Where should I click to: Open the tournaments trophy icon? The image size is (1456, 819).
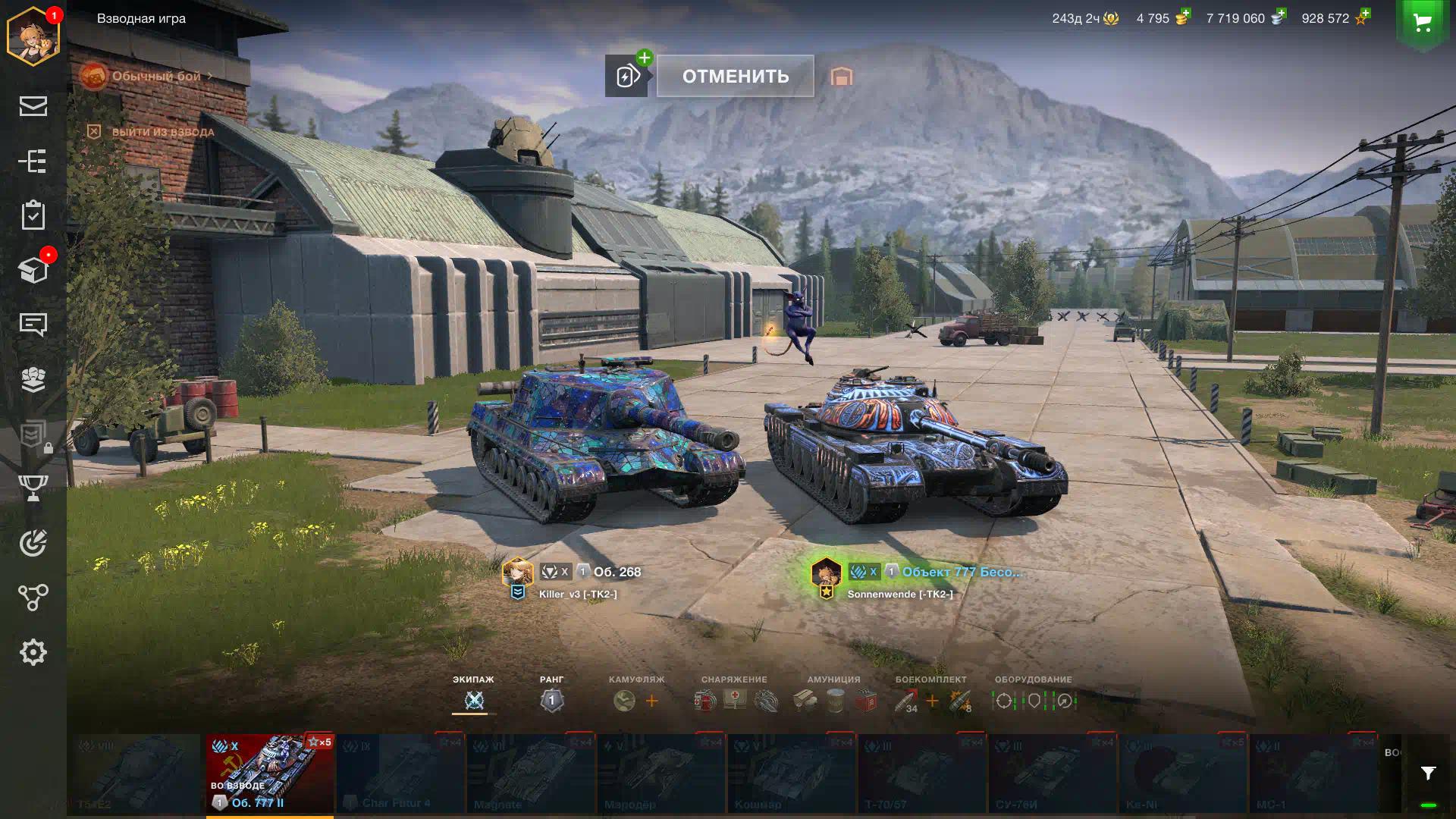pyautogui.click(x=33, y=488)
